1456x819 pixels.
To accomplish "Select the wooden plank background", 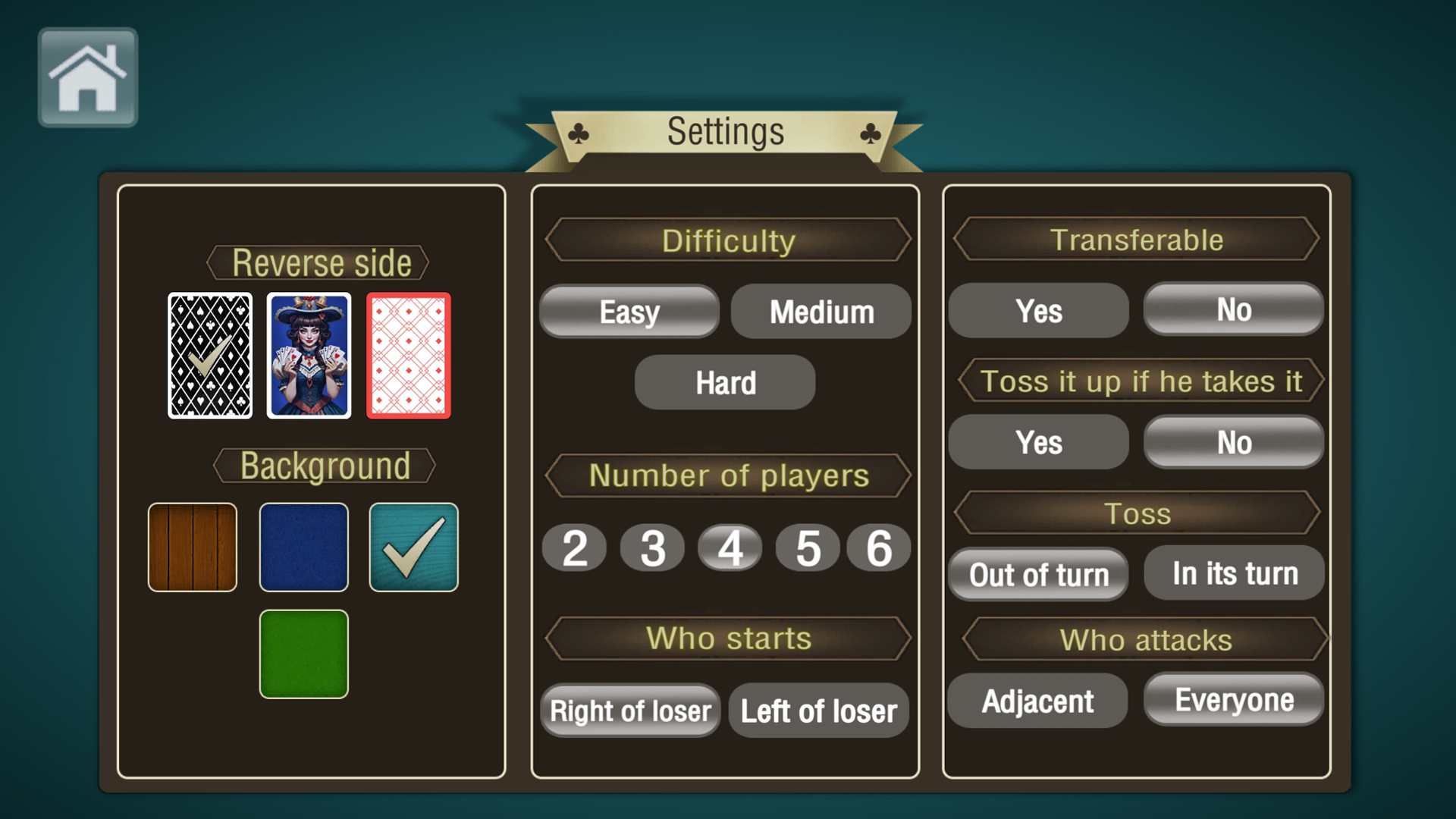I will click(192, 547).
